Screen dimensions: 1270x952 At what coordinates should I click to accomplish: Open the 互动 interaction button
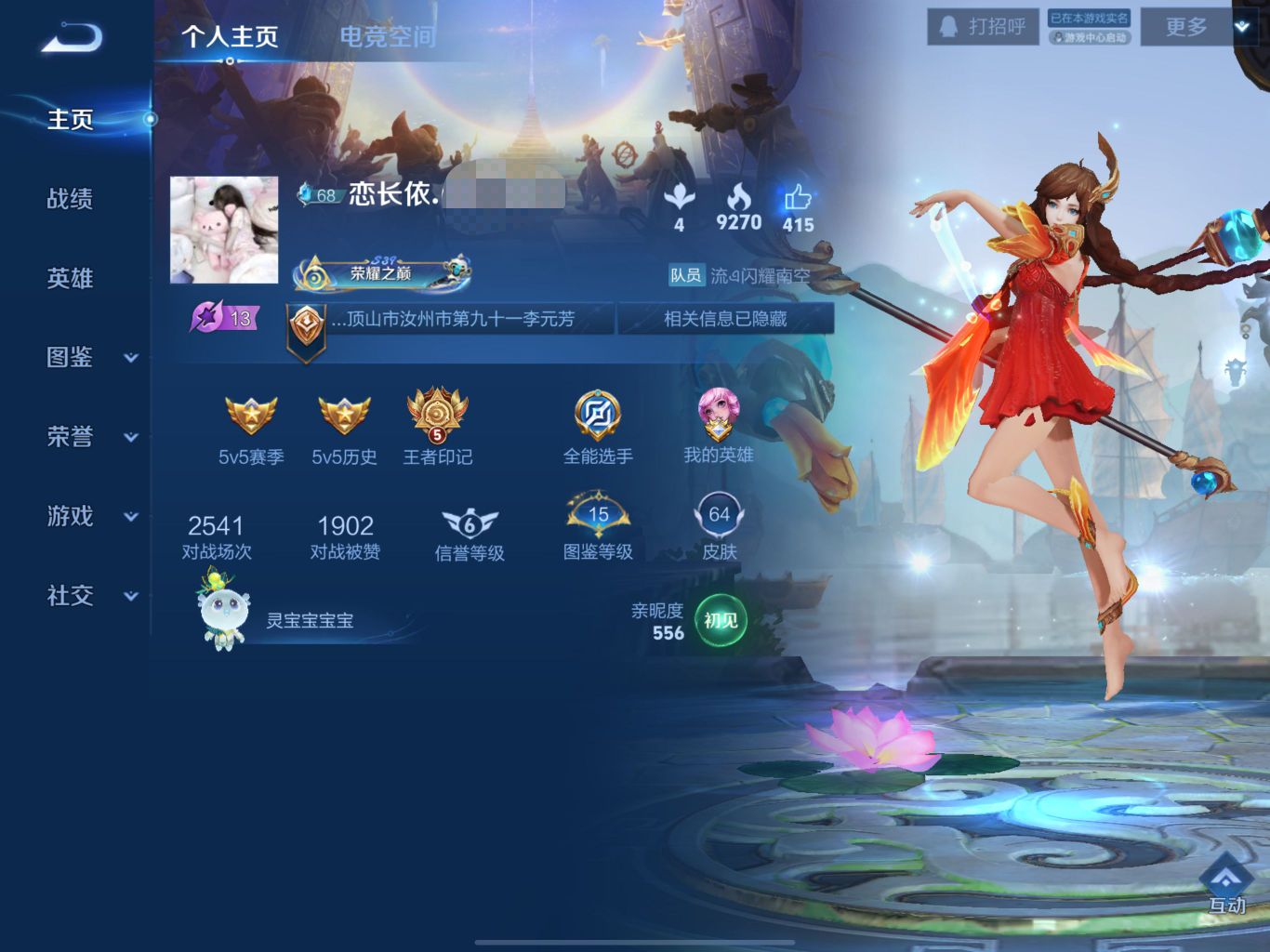pos(1226,883)
